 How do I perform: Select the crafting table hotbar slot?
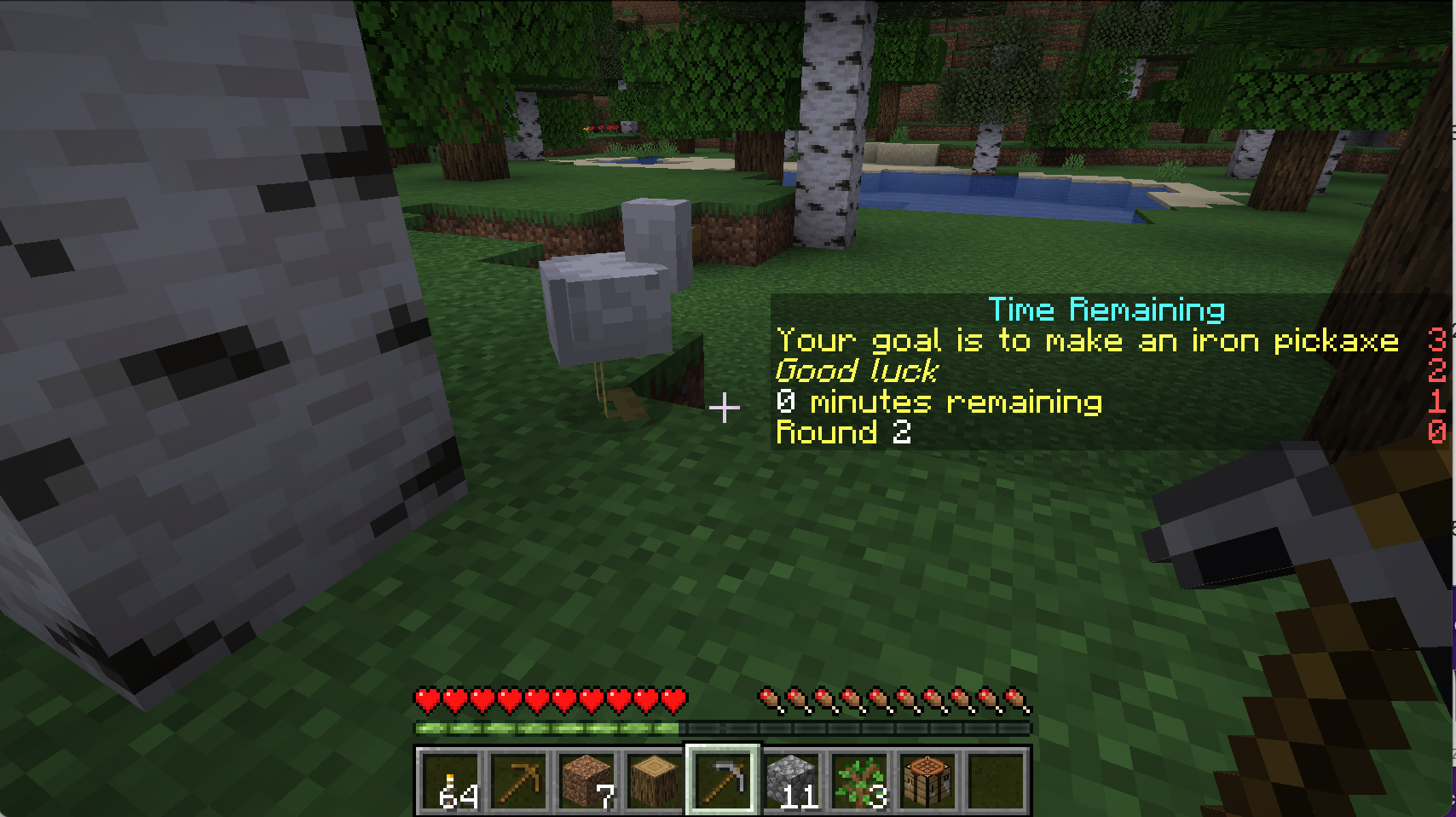tap(927, 780)
